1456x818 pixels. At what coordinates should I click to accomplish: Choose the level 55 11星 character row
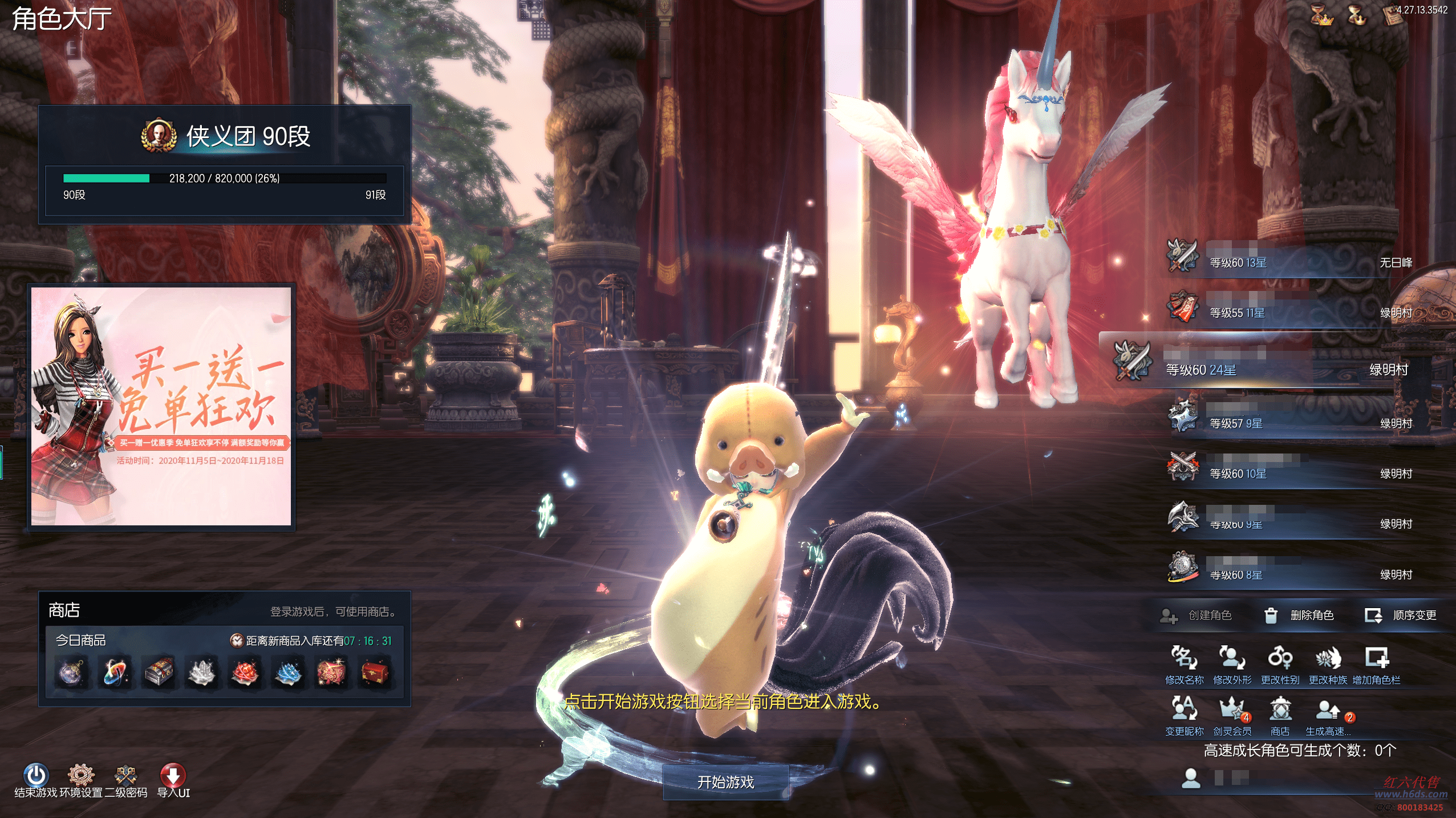1289,312
